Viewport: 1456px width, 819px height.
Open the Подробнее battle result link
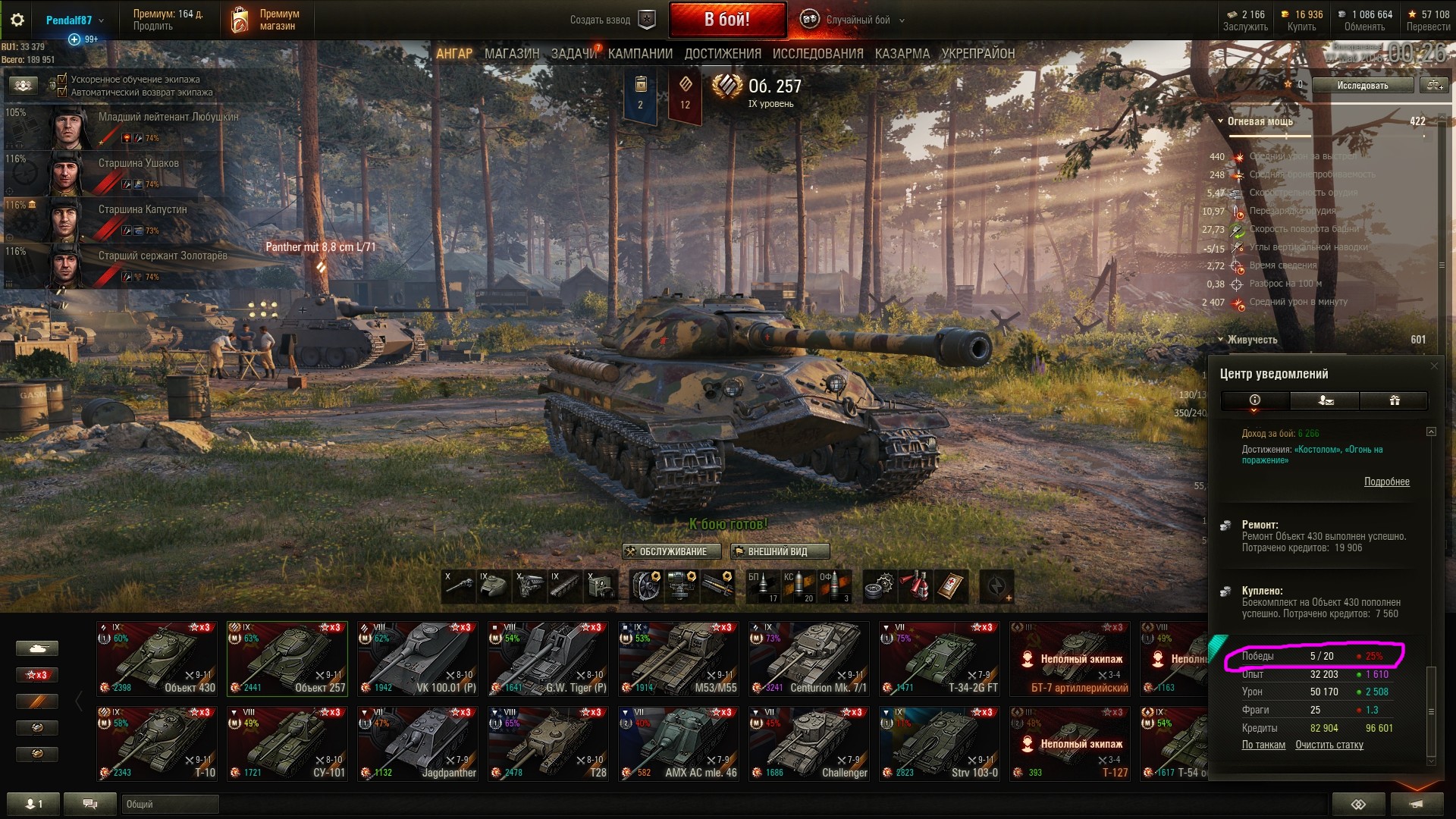click(x=1386, y=482)
